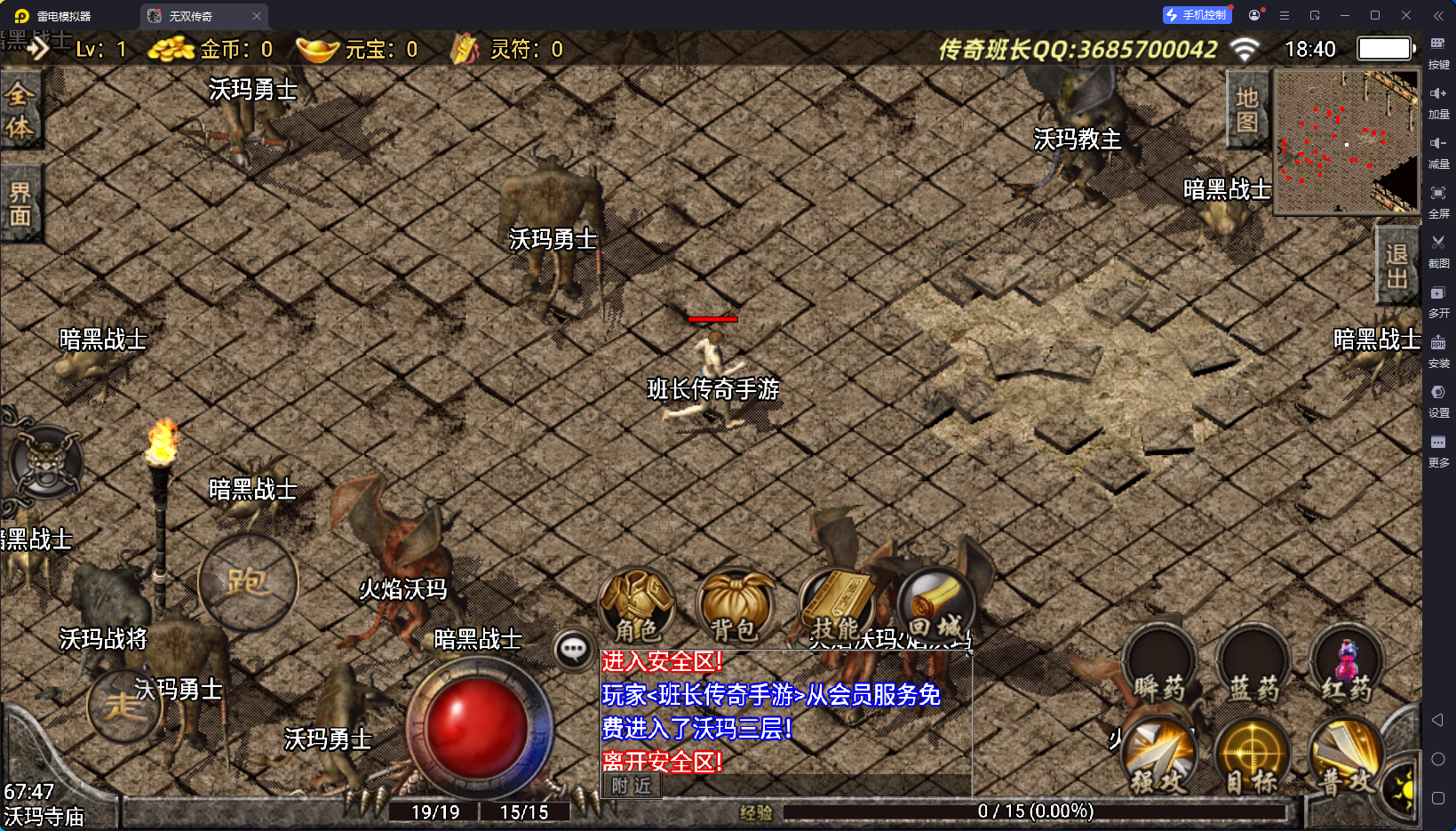The width and height of the screenshot is (1456, 831).
Task: Tap the 跑 run button
Action: point(248,582)
